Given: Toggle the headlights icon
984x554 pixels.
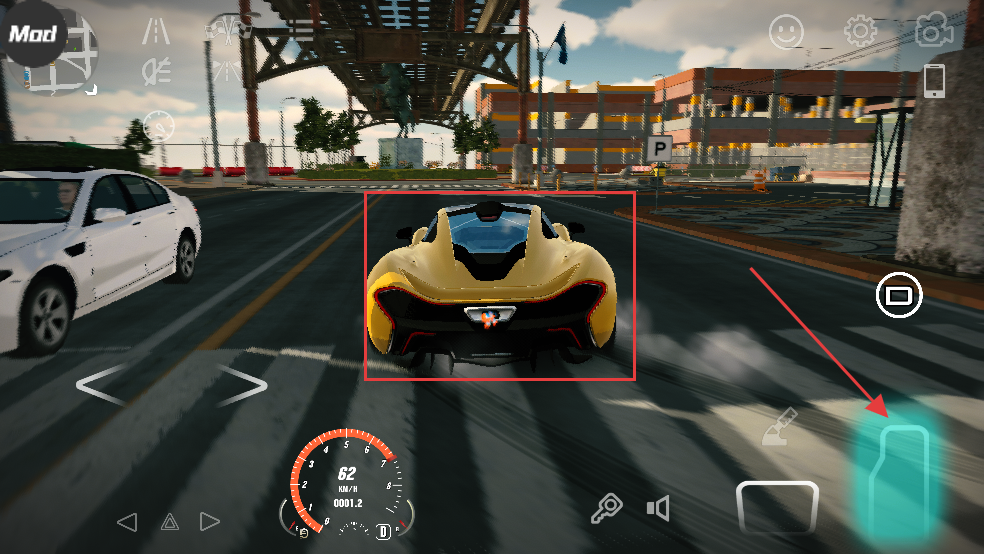Looking at the screenshot, I should (x=155, y=70).
